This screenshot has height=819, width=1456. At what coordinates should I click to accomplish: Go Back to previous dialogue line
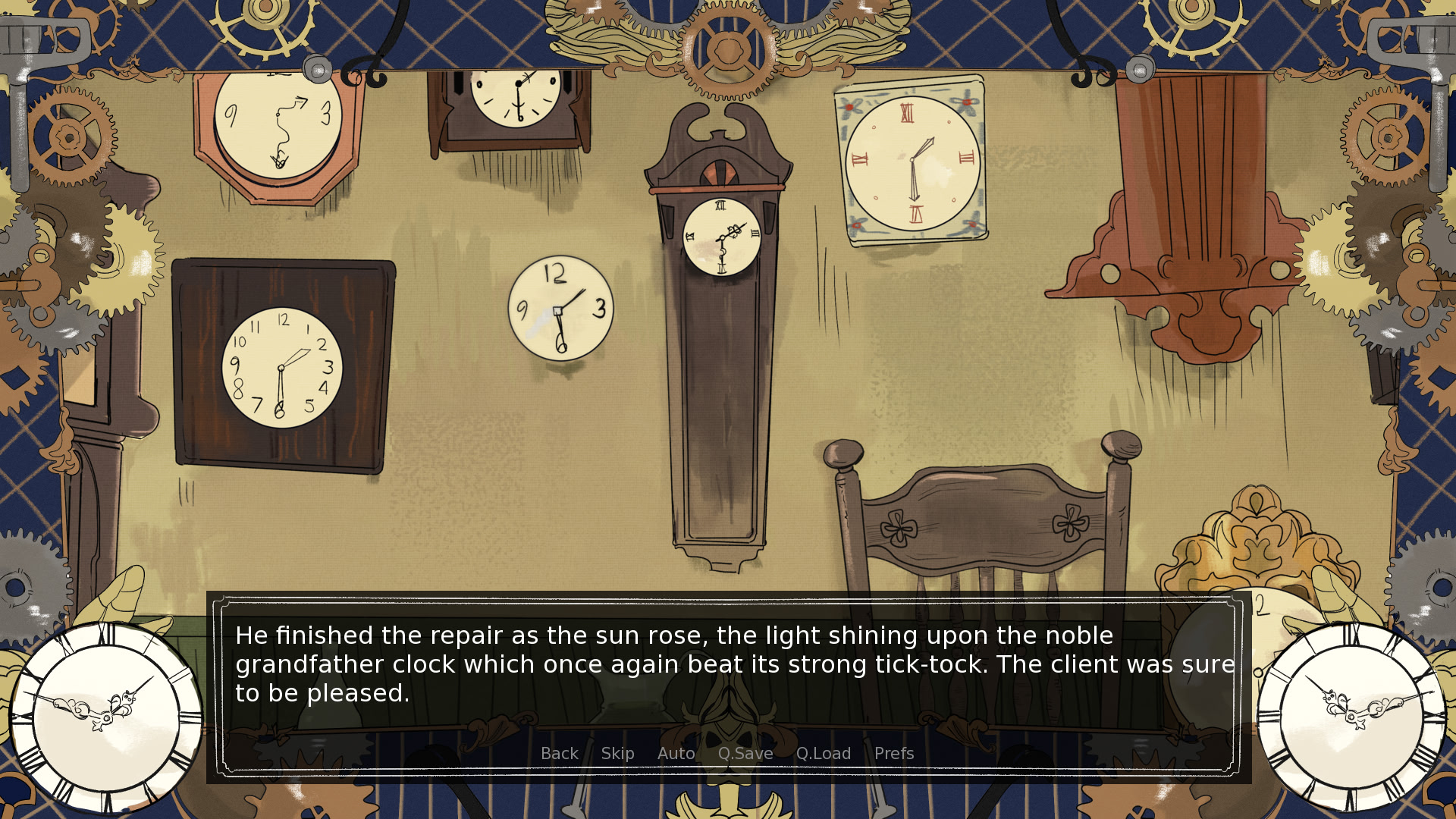(x=559, y=754)
